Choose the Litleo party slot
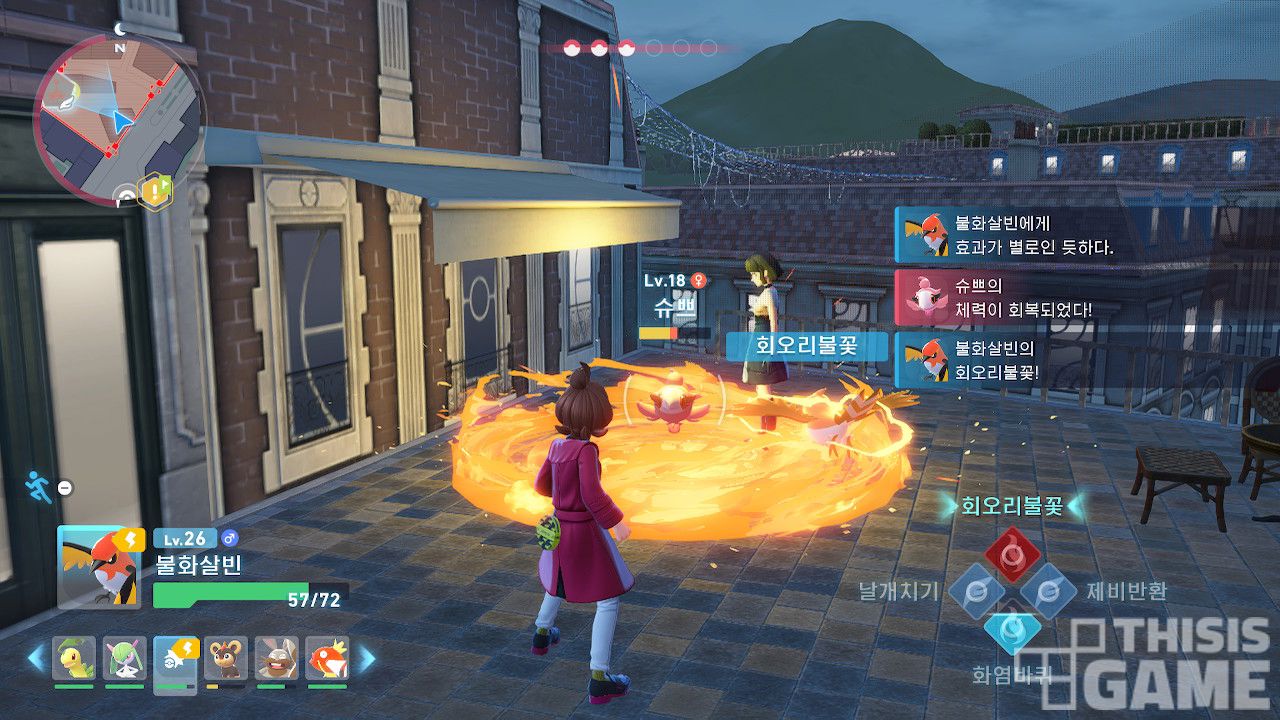The height and width of the screenshot is (720, 1280). coord(226,657)
